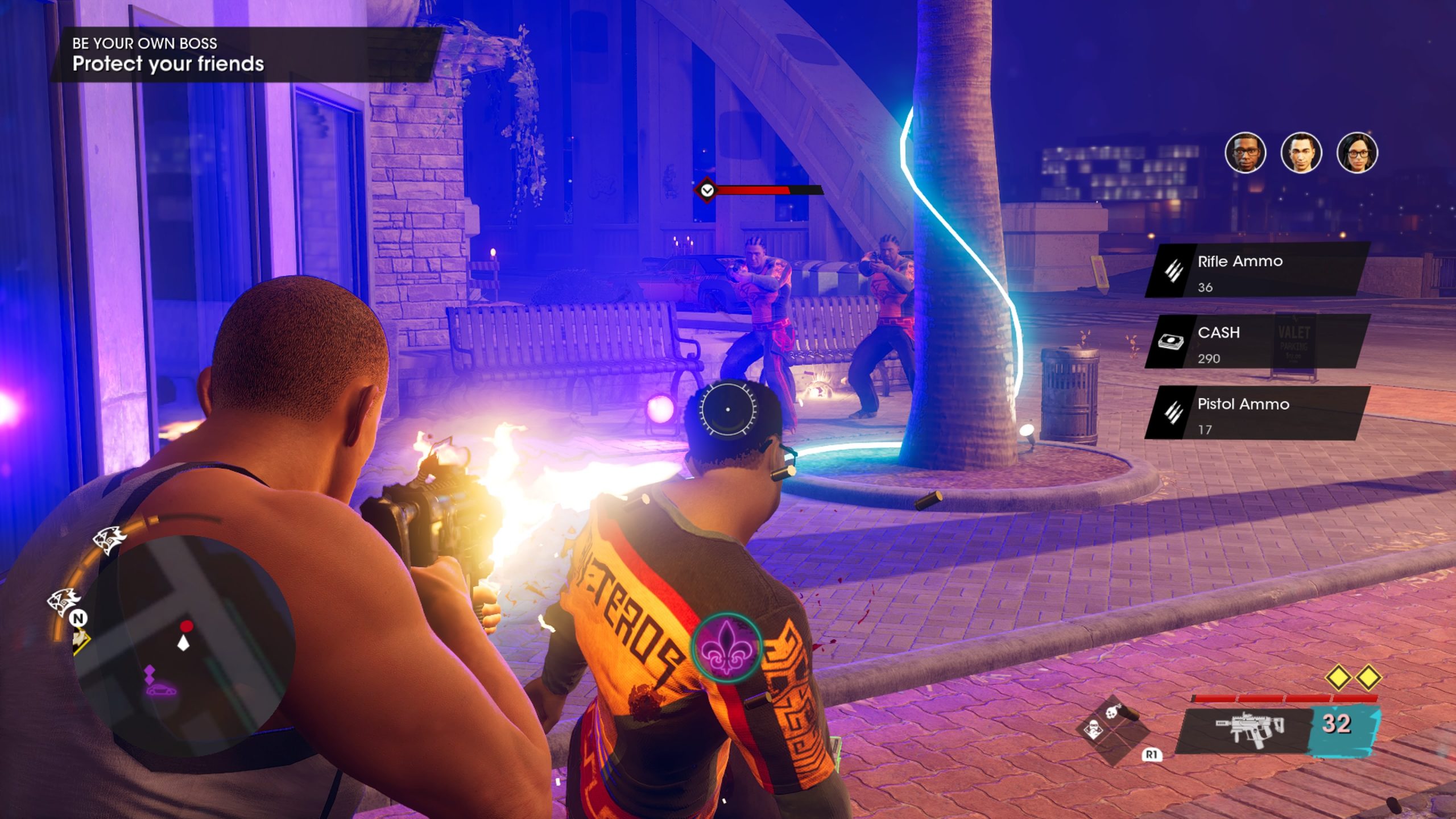Select the friend portrait wearing glasses on left
The width and height of the screenshot is (1456, 819).
[x=1245, y=152]
